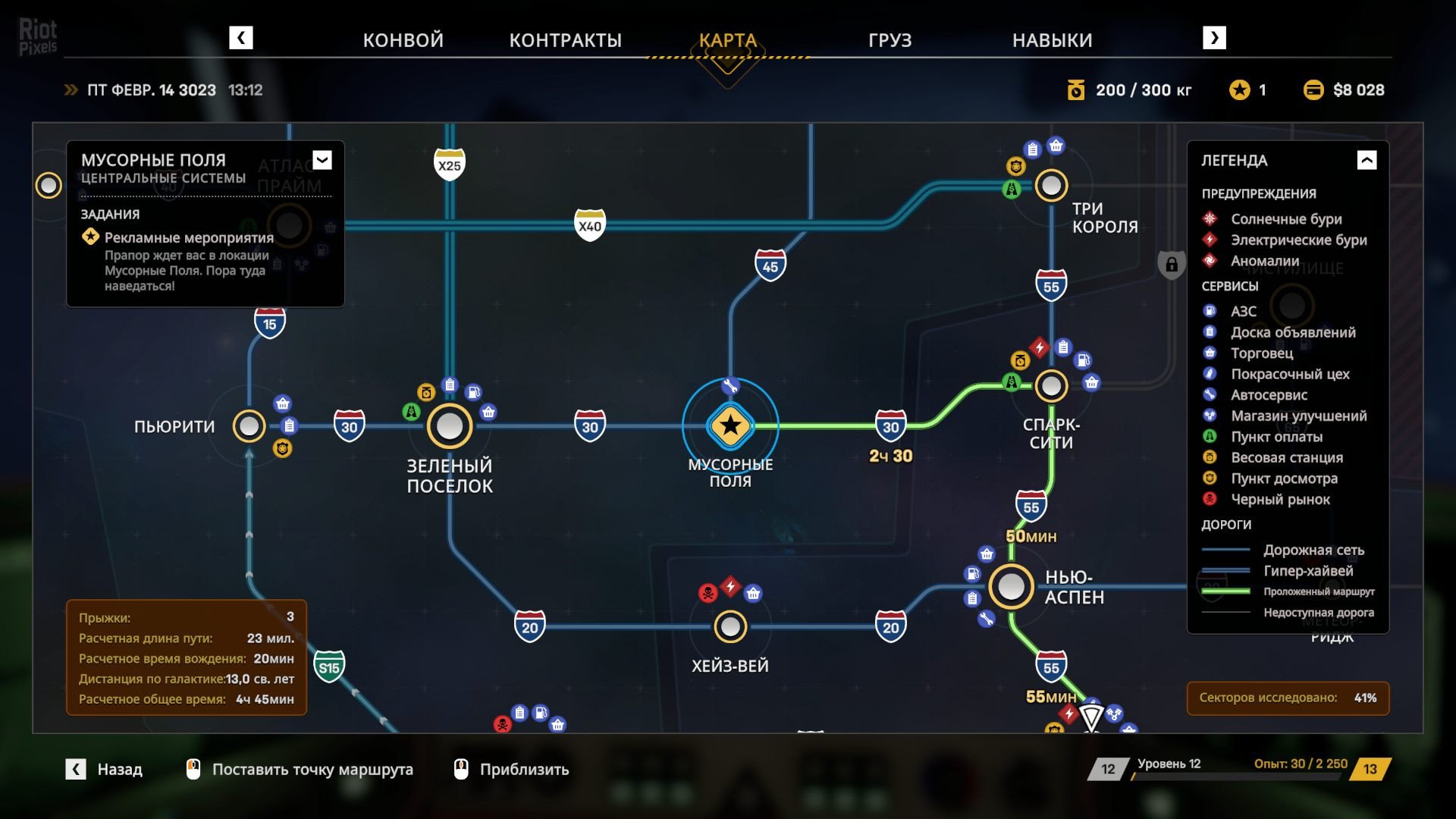Switch to the Конвой tab
Screen dimensions: 1456x819
pyautogui.click(x=403, y=40)
